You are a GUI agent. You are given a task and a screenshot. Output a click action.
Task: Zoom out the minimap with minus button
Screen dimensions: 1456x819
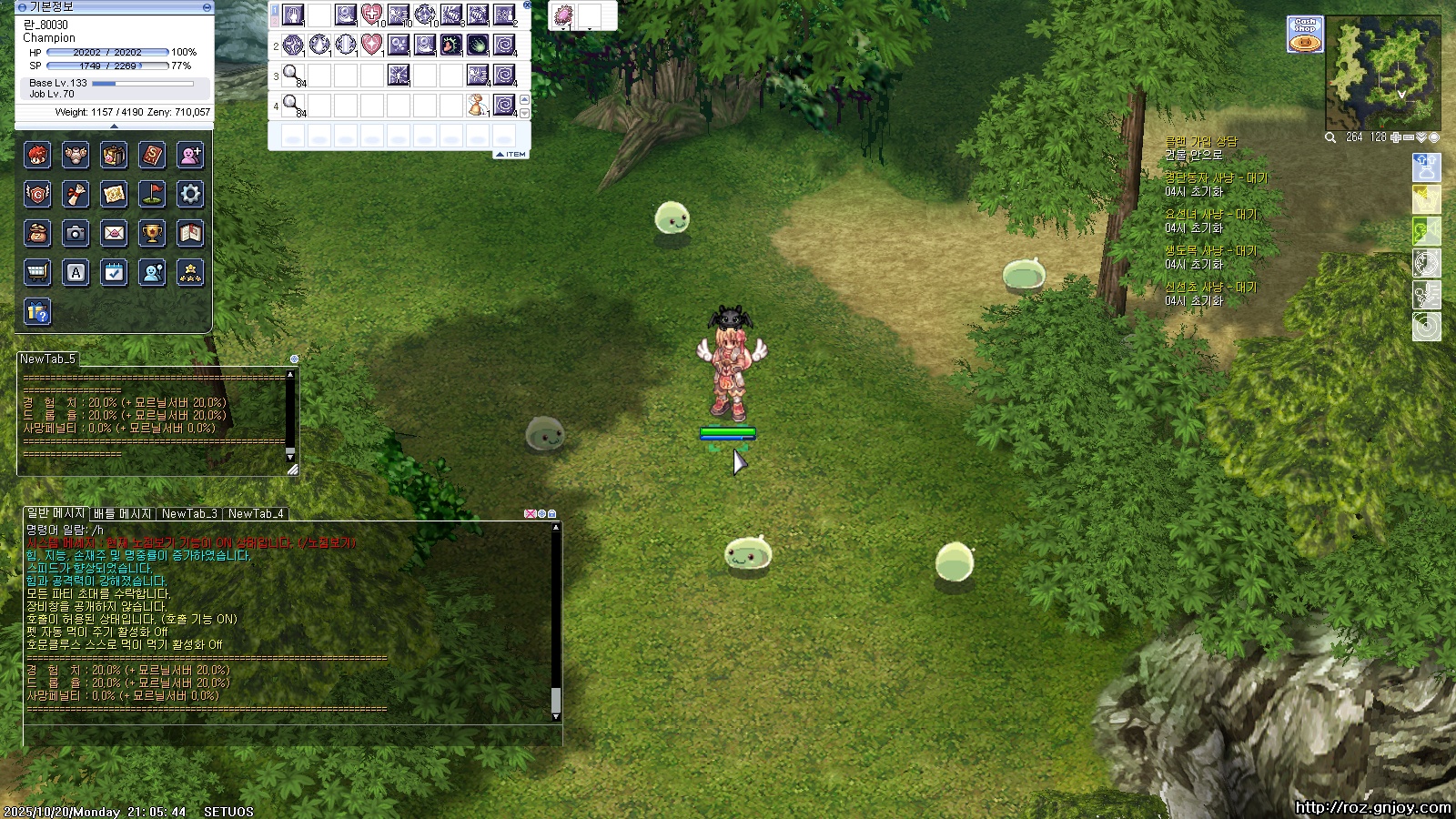(x=1409, y=137)
